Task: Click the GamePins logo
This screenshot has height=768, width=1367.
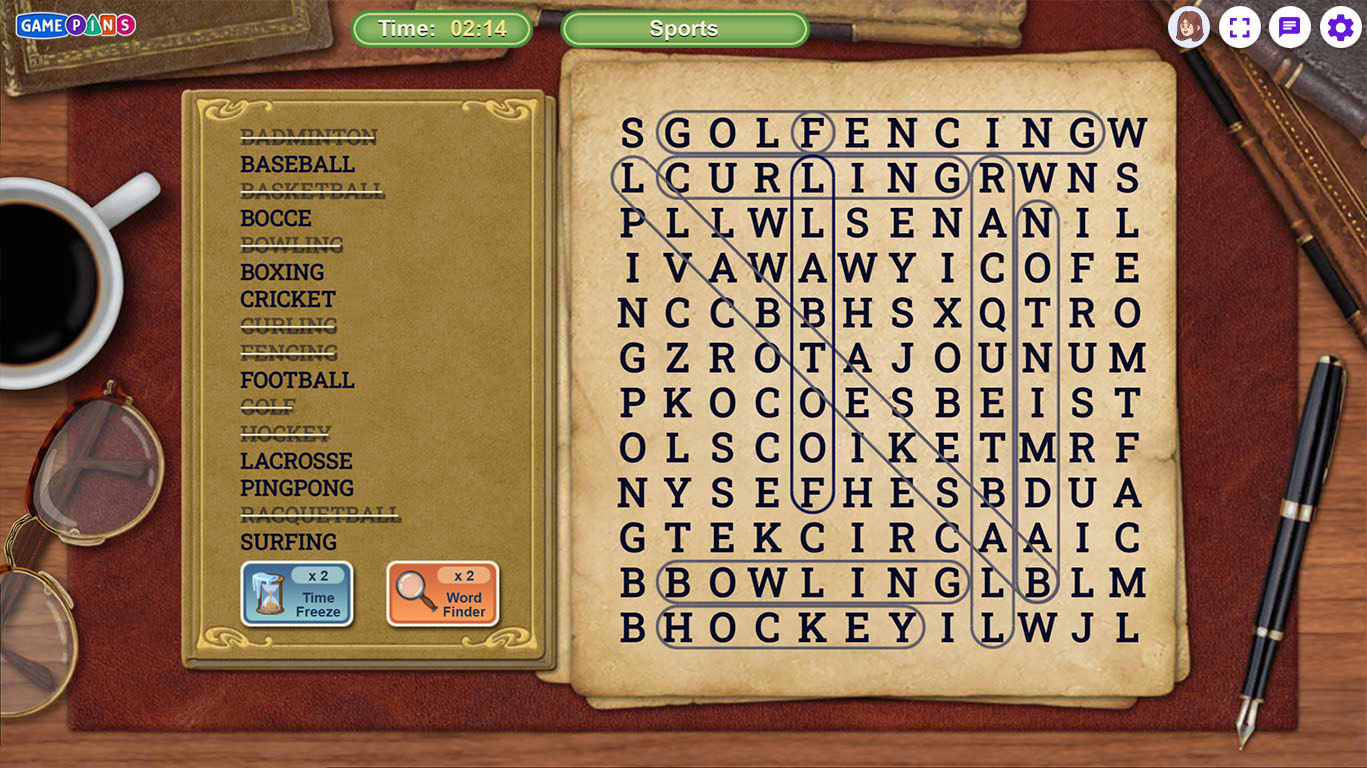Action: coord(76,25)
